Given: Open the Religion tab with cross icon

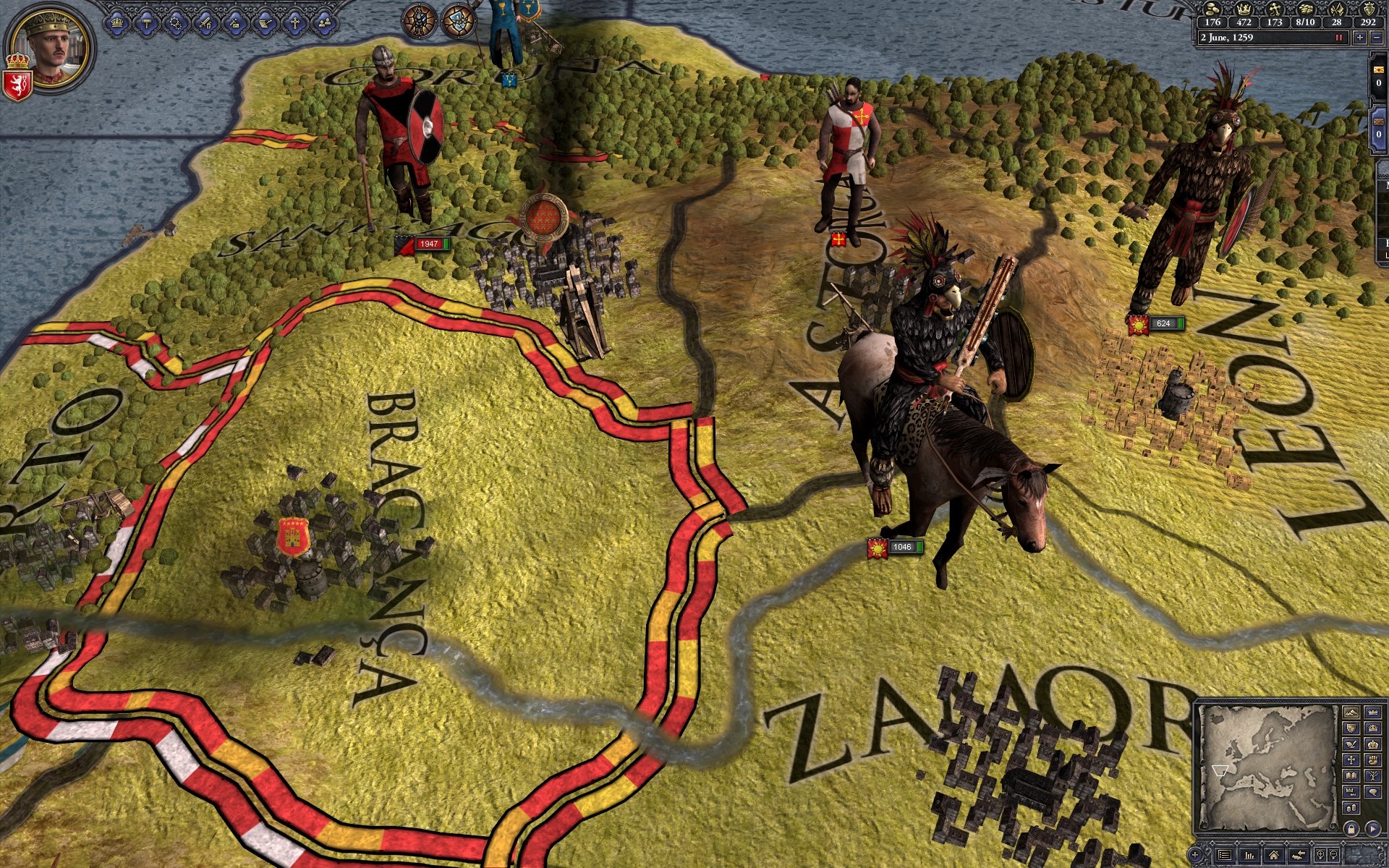Looking at the screenshot, I should (294, 23).
